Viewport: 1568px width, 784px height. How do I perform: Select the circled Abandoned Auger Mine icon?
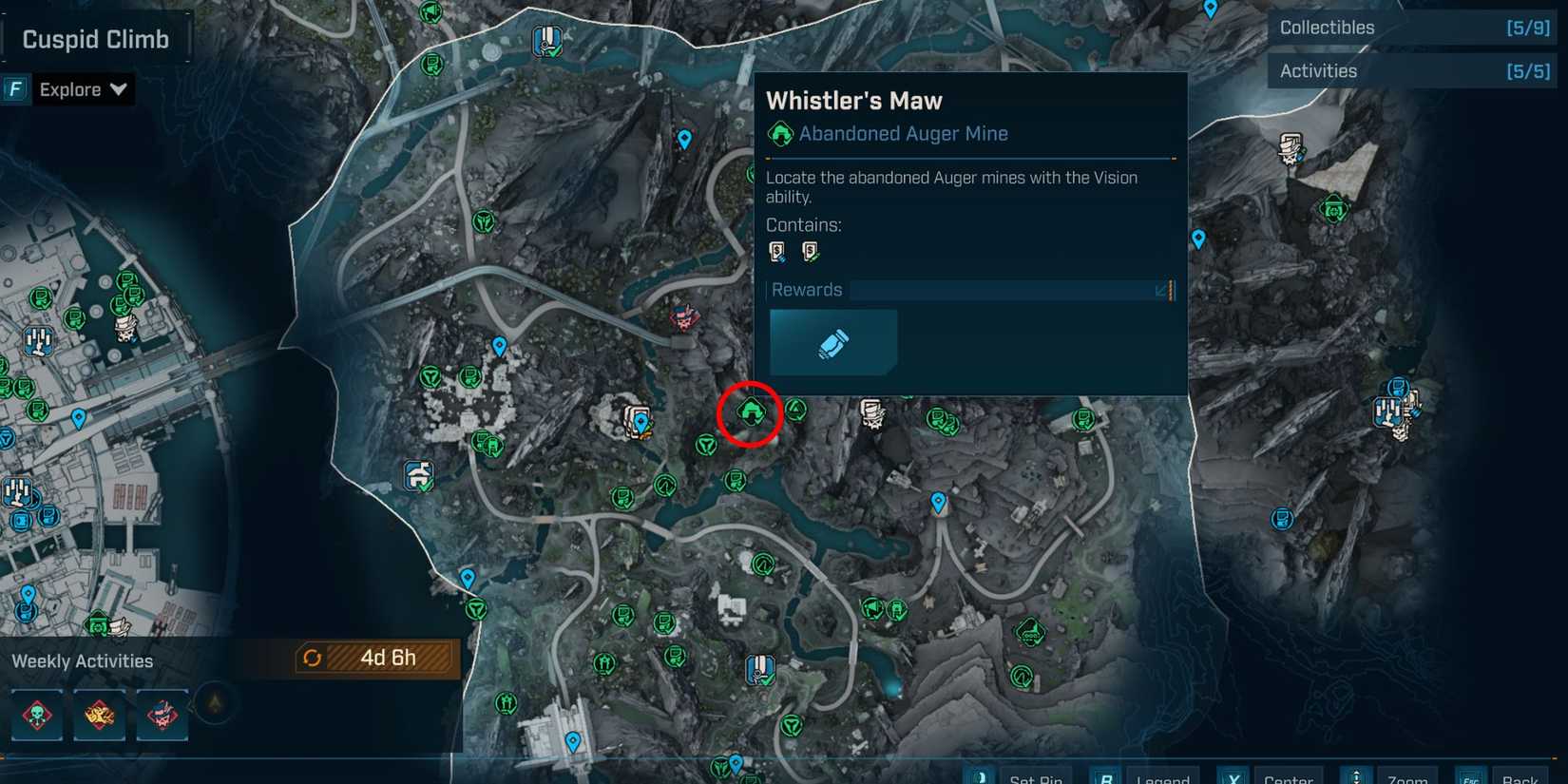pos(751,411)
